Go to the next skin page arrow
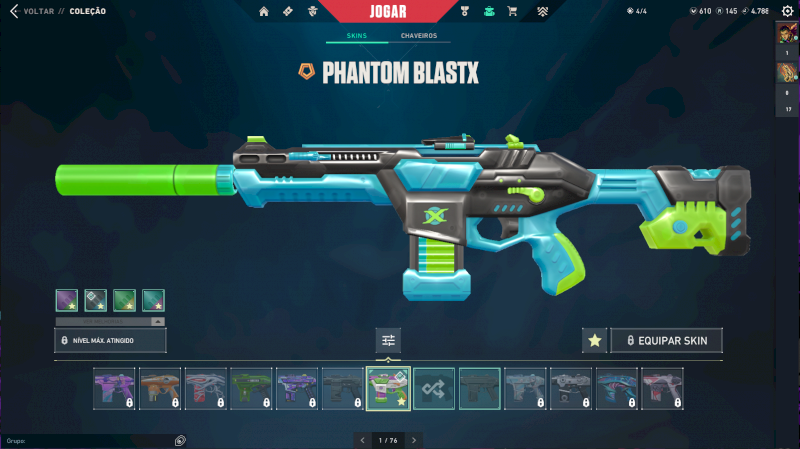800x449 pixels. click(414, 440)
